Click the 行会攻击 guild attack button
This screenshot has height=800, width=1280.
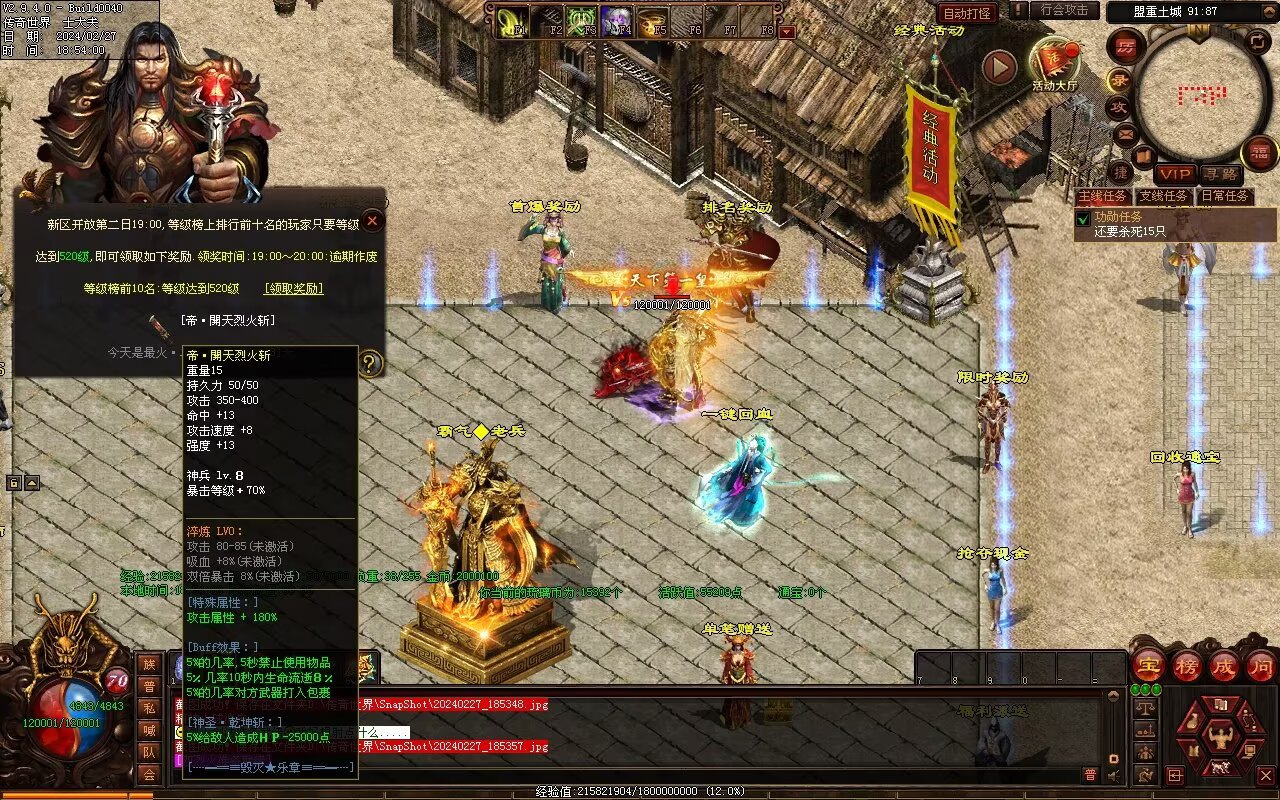1064,11
